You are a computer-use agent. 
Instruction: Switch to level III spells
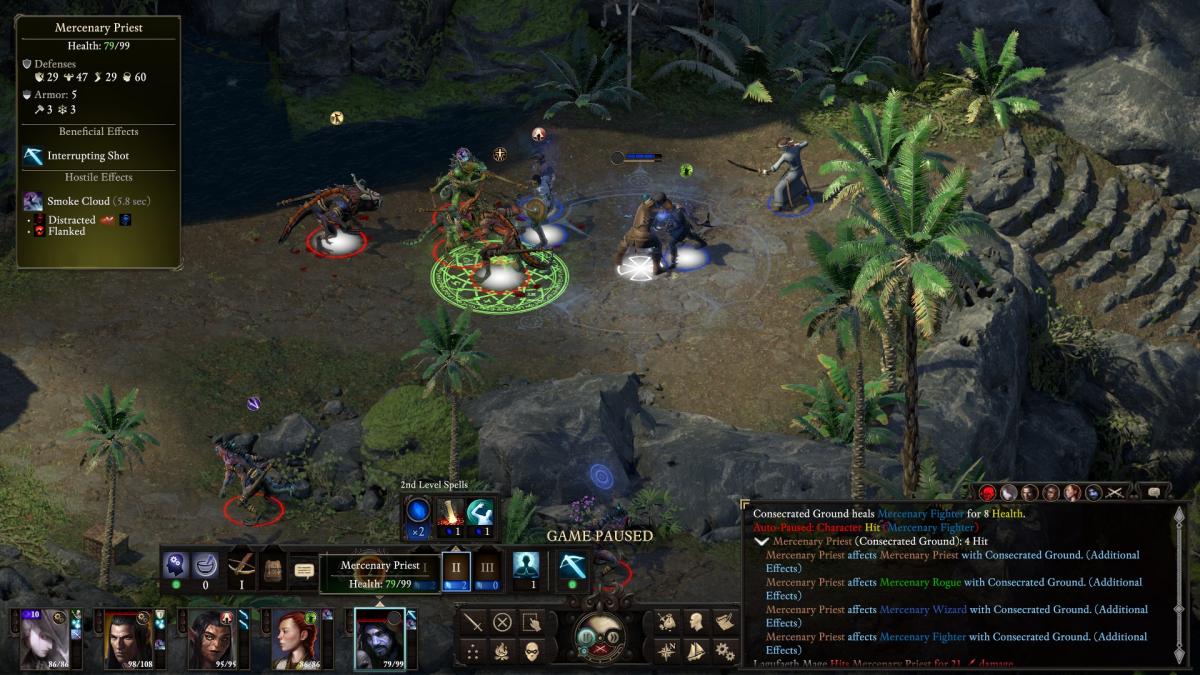487,568
